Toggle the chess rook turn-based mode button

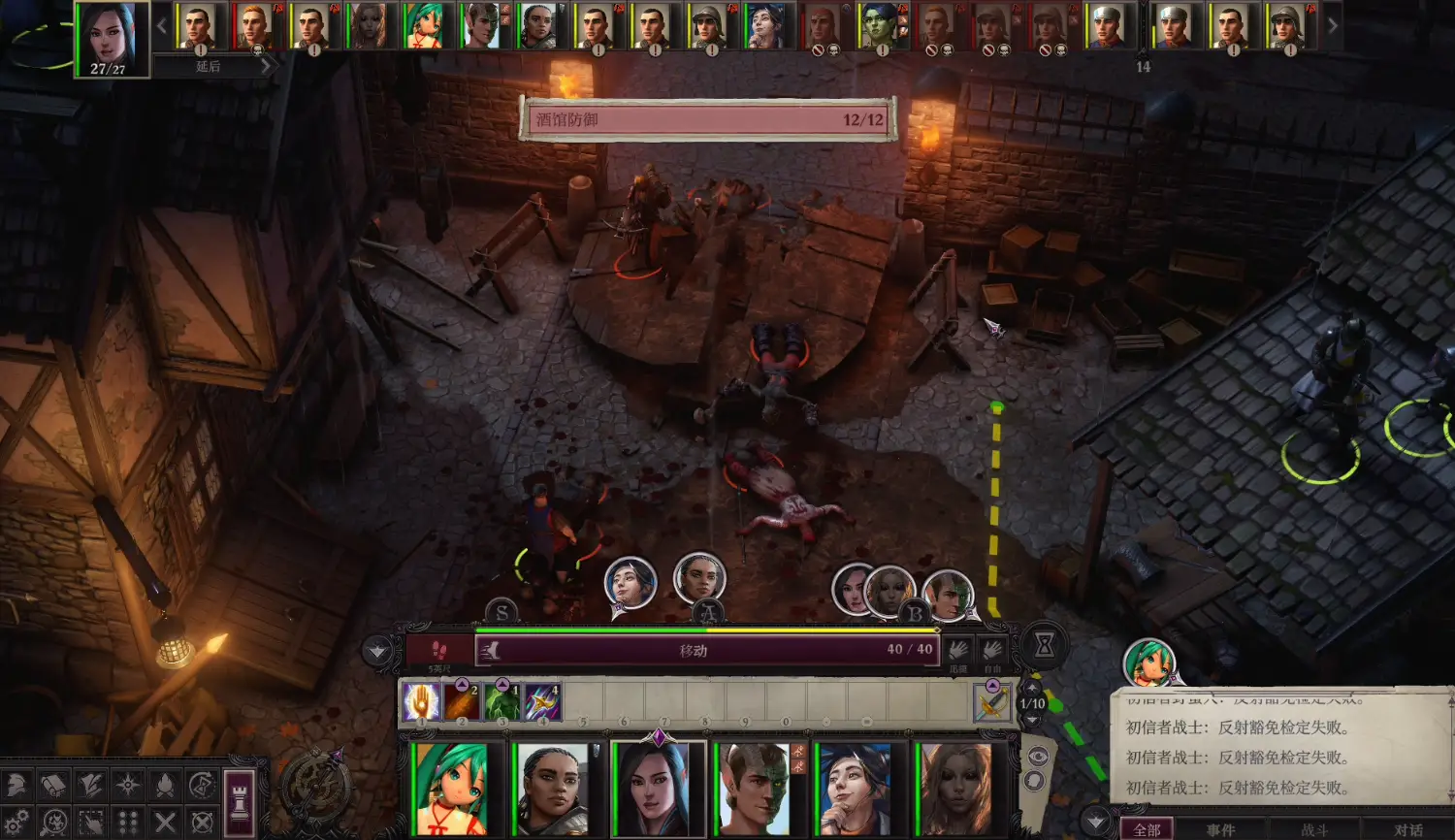(x=239, y=801)
